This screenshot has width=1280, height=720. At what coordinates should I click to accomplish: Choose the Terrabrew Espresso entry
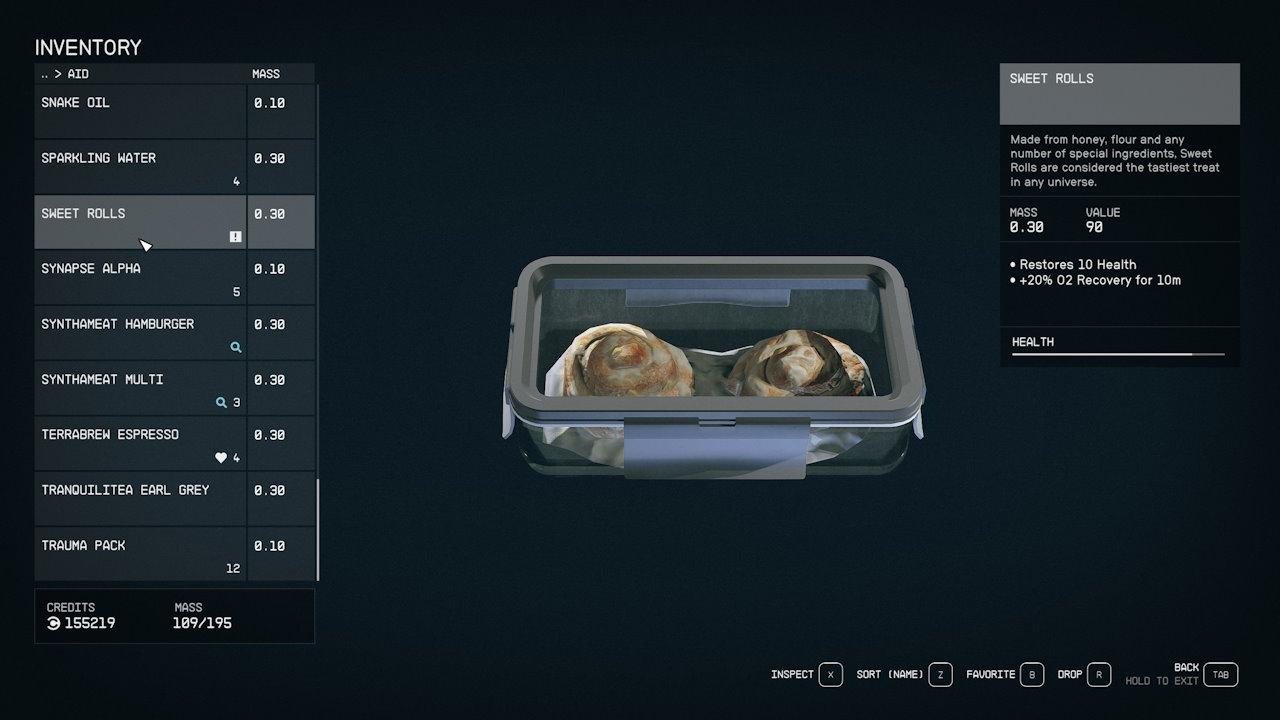pyautogui.click(x=140, y=443)
